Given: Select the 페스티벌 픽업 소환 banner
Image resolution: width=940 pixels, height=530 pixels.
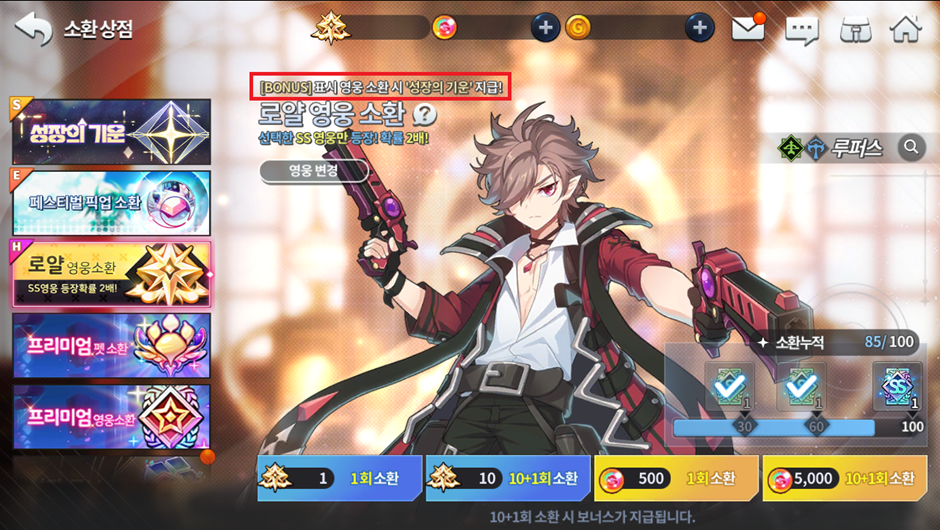Looking at the screenshot, I should (x=111, y=203).
